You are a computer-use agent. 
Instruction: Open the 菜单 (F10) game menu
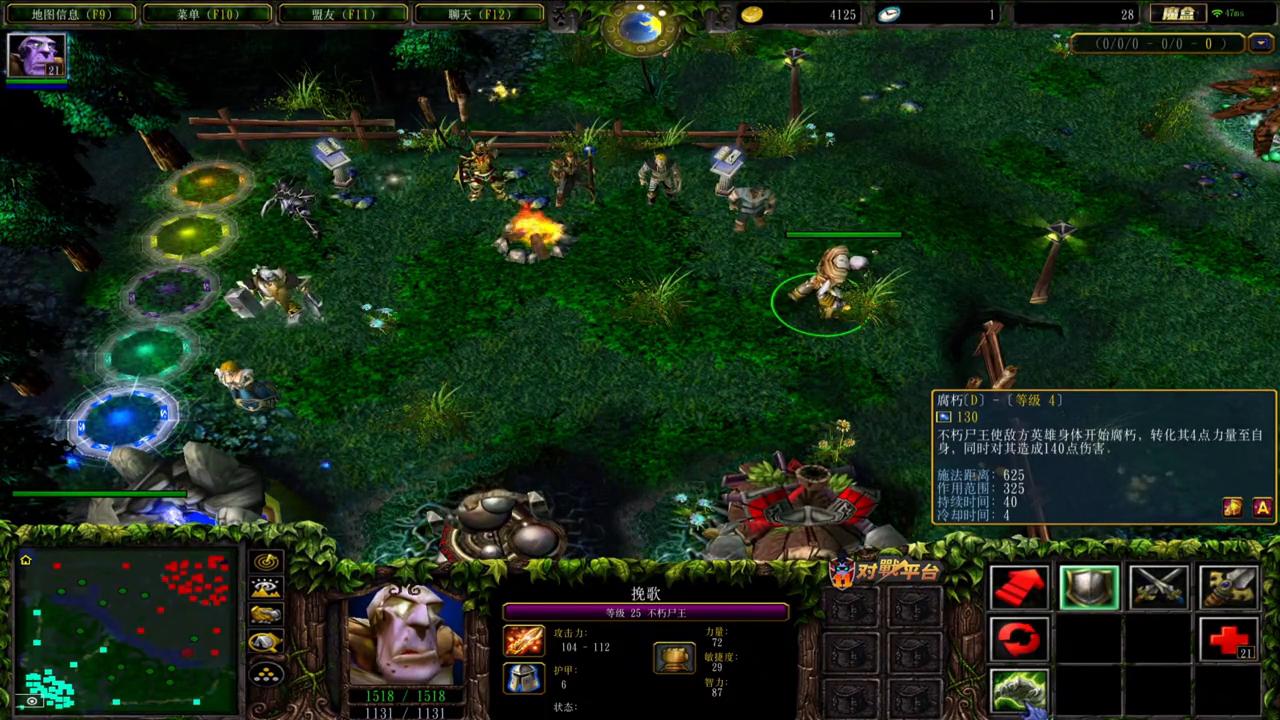coord(205,14)
